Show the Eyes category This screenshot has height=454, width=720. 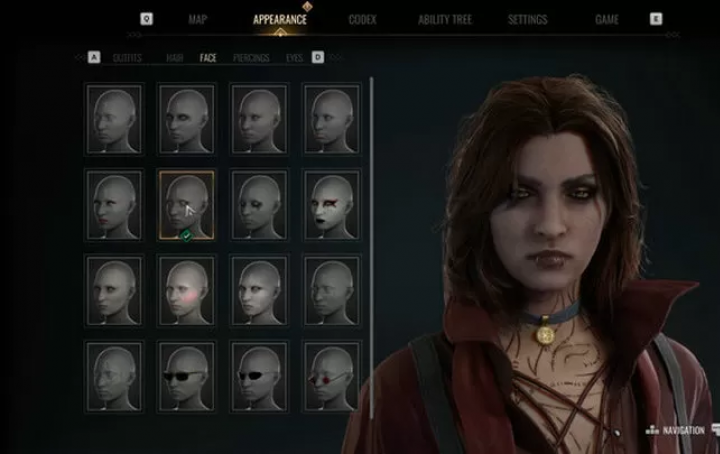tap(294, 58)
